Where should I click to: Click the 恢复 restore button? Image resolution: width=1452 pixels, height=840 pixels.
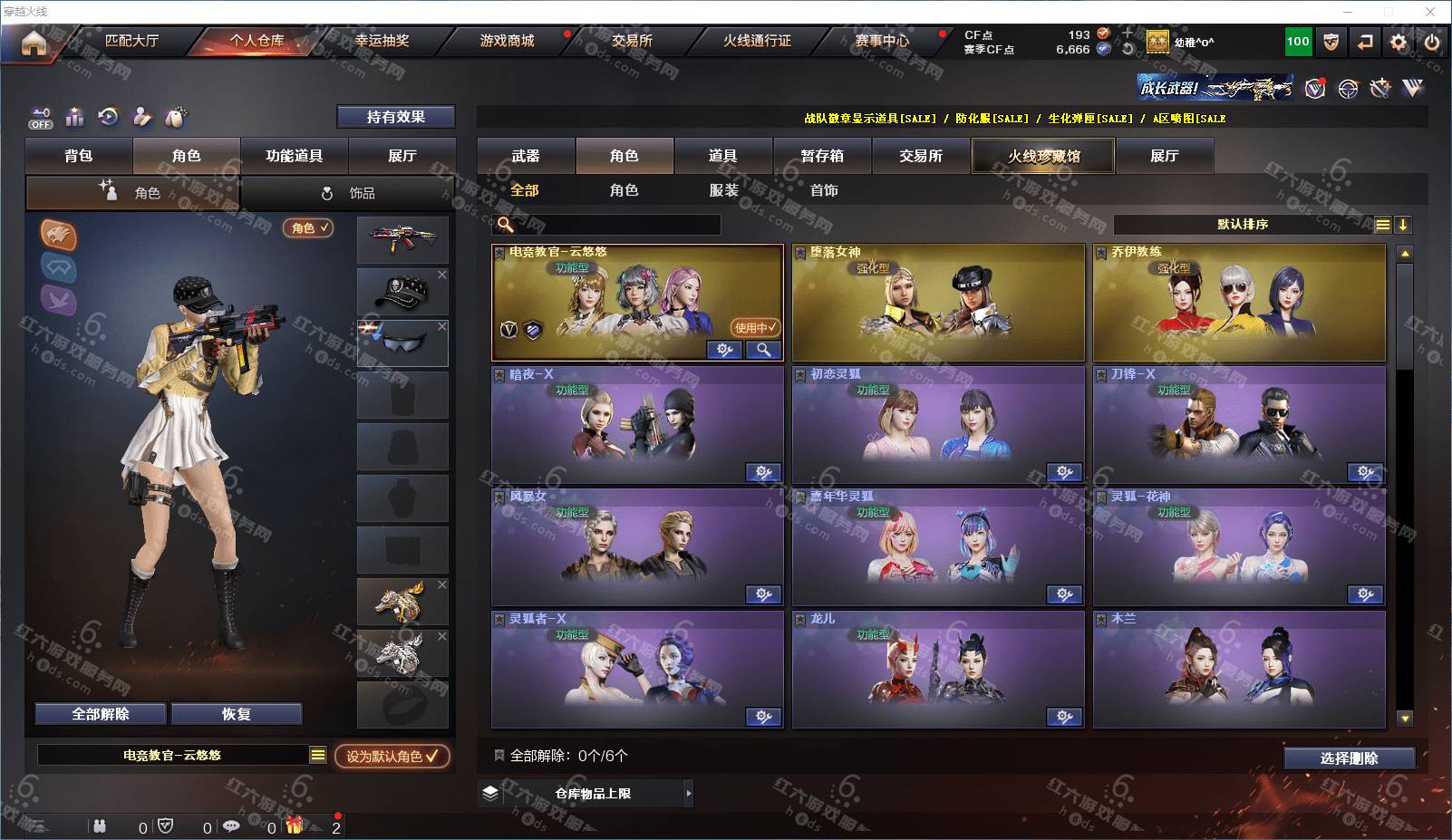(x=236, y=714)
